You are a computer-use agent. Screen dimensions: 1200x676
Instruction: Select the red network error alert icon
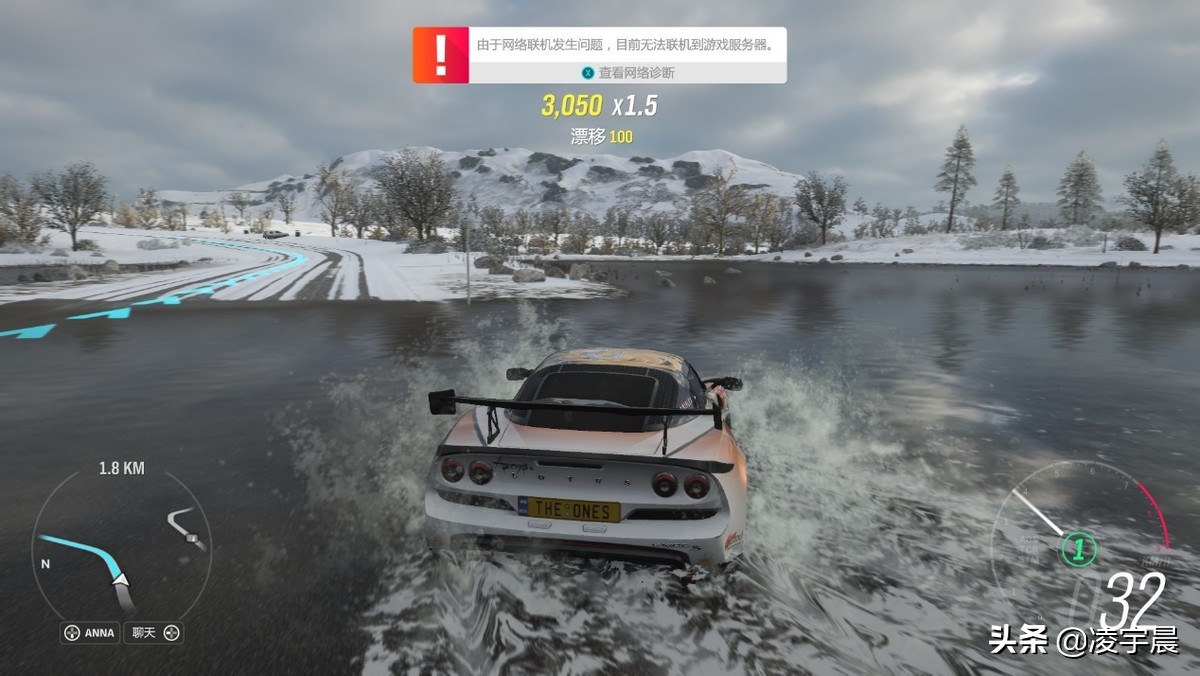pyautogui.click(x=441, y=55)
